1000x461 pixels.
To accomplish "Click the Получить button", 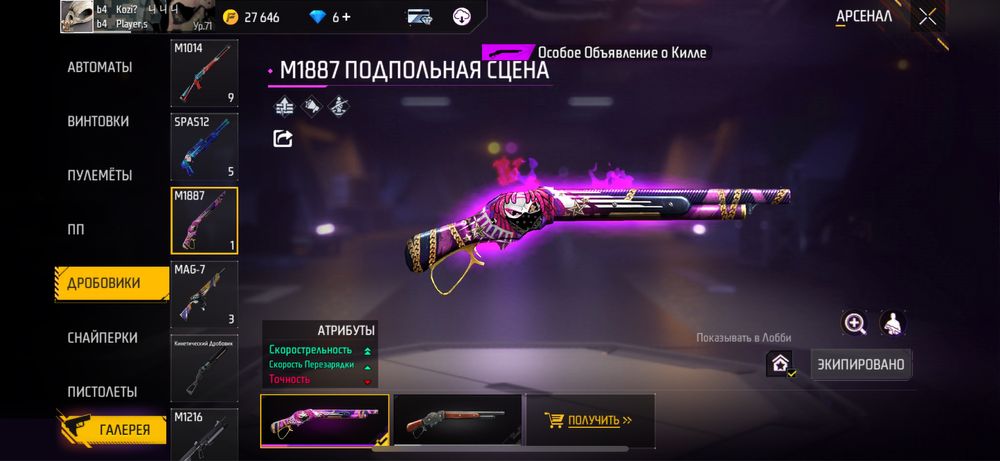I will pyautogui.click(x=592, y=420).
